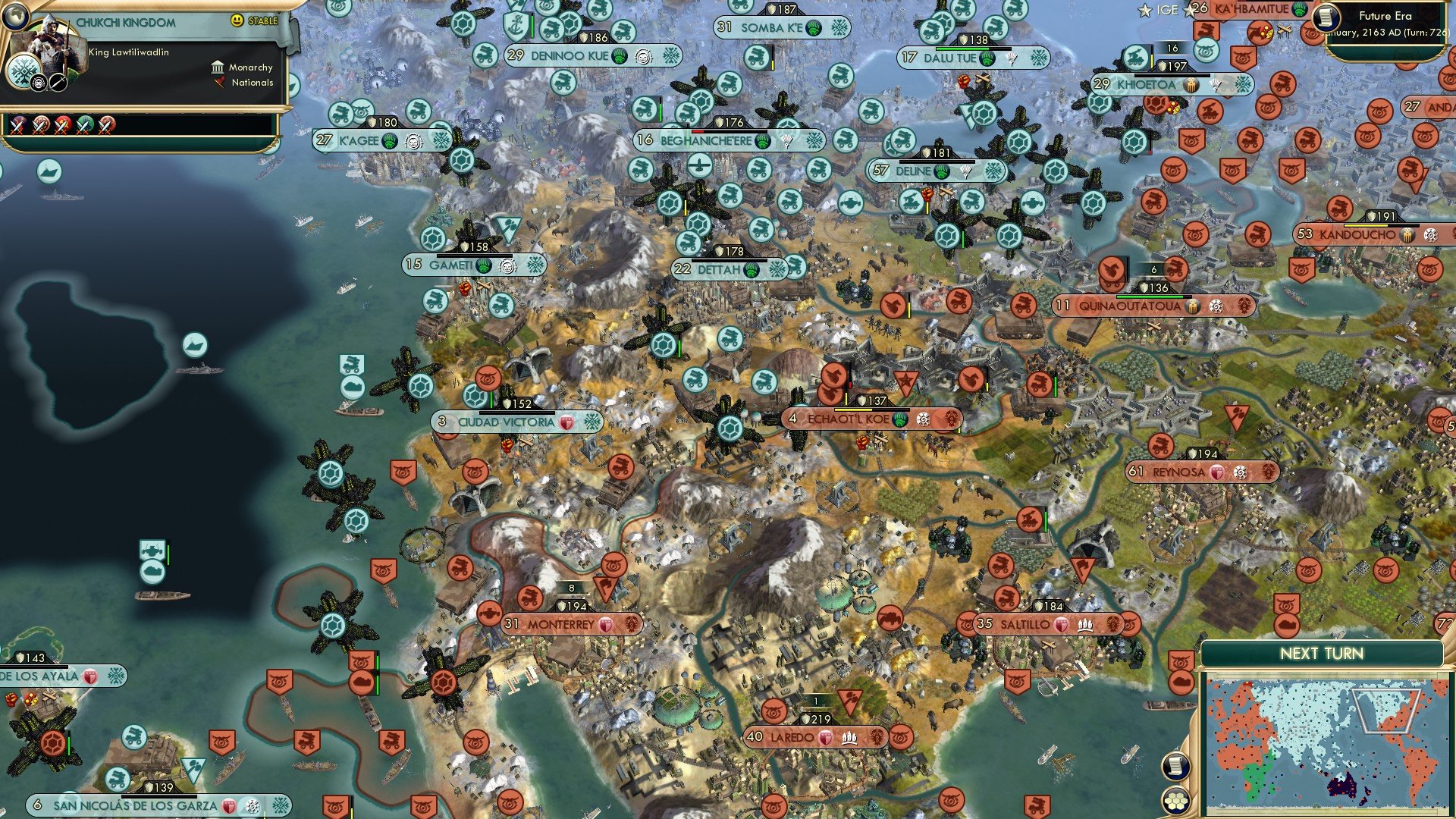The width and height of the screenshot is (1456, 819).
Task: Click the popcorn resource icon on the Khioetoa banner
Action: [1191, 84]
